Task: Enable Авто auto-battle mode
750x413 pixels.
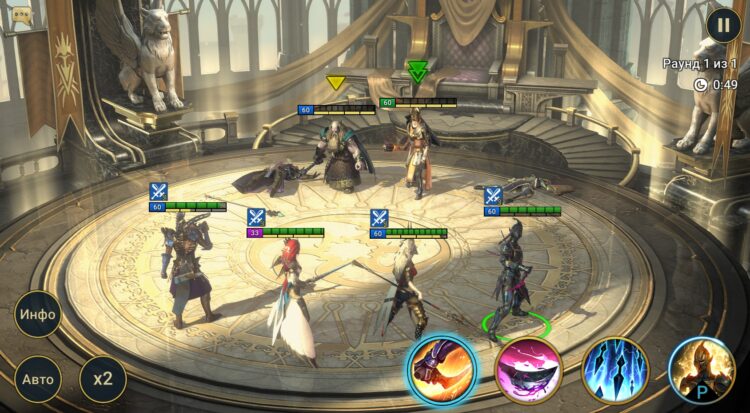Action: (x=37, y=379)
